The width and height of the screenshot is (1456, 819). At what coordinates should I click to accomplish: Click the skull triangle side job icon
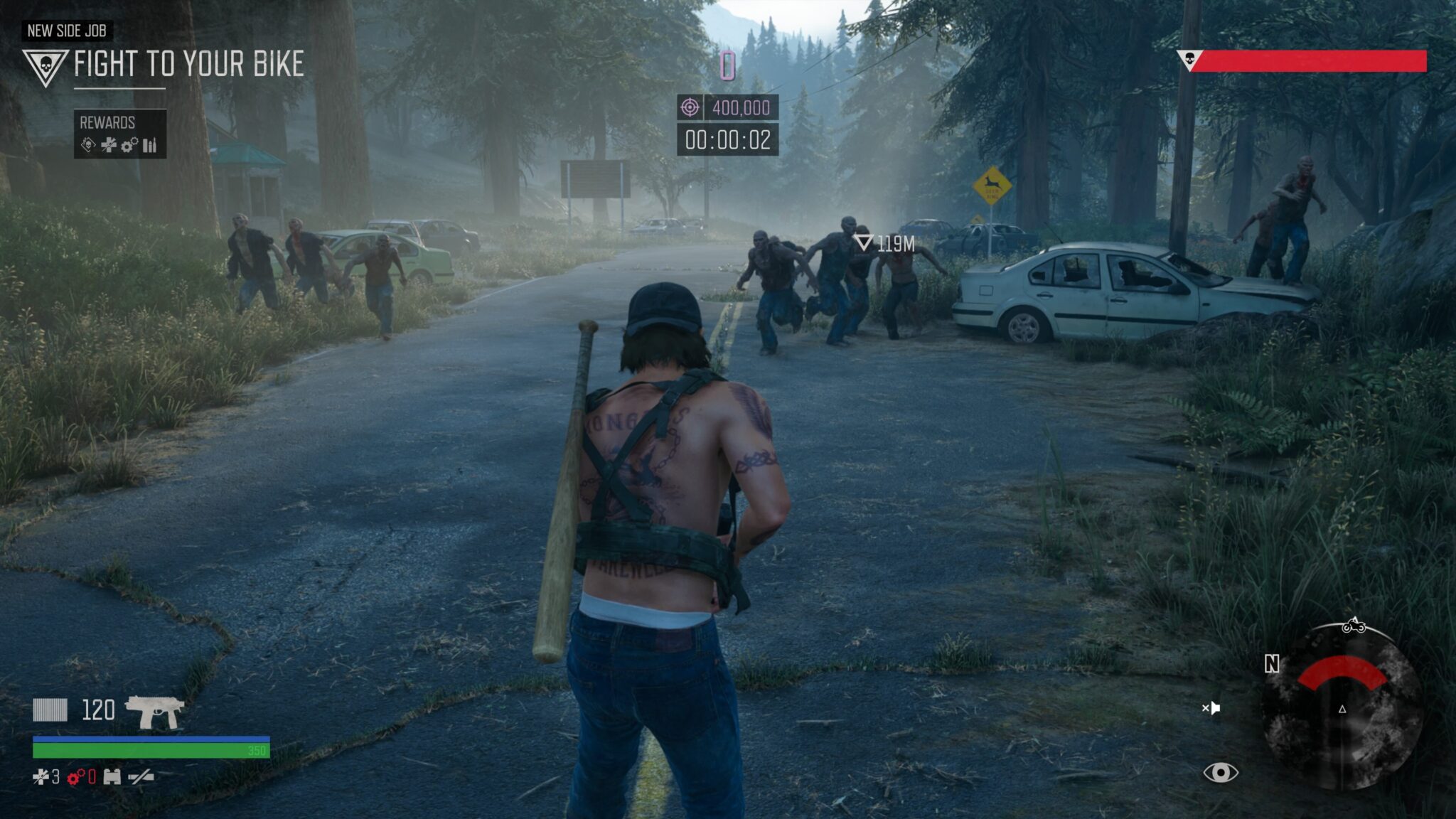pyautogui.click(x=45, y=67)
